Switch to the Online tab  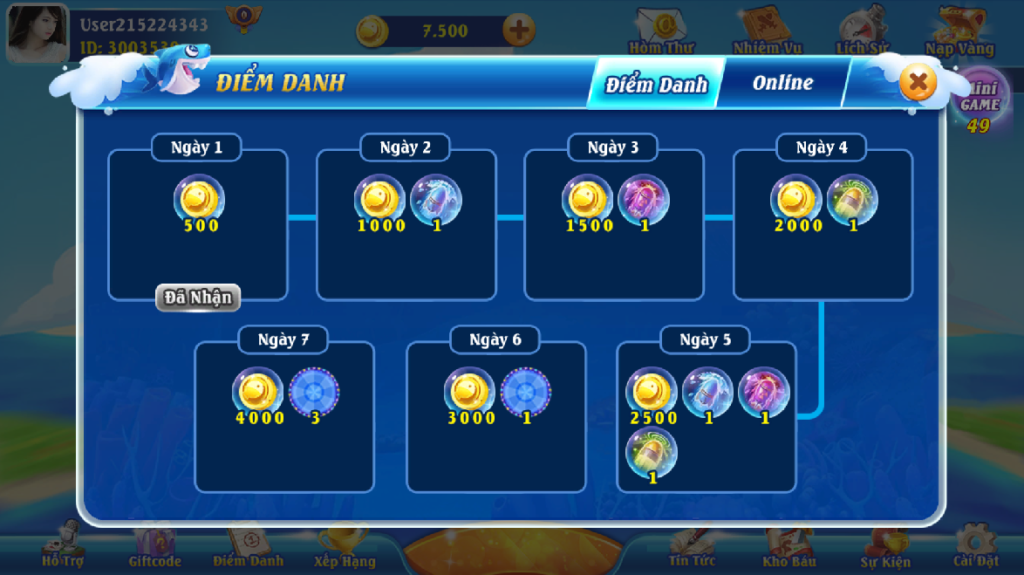click(x=782, y=83)
